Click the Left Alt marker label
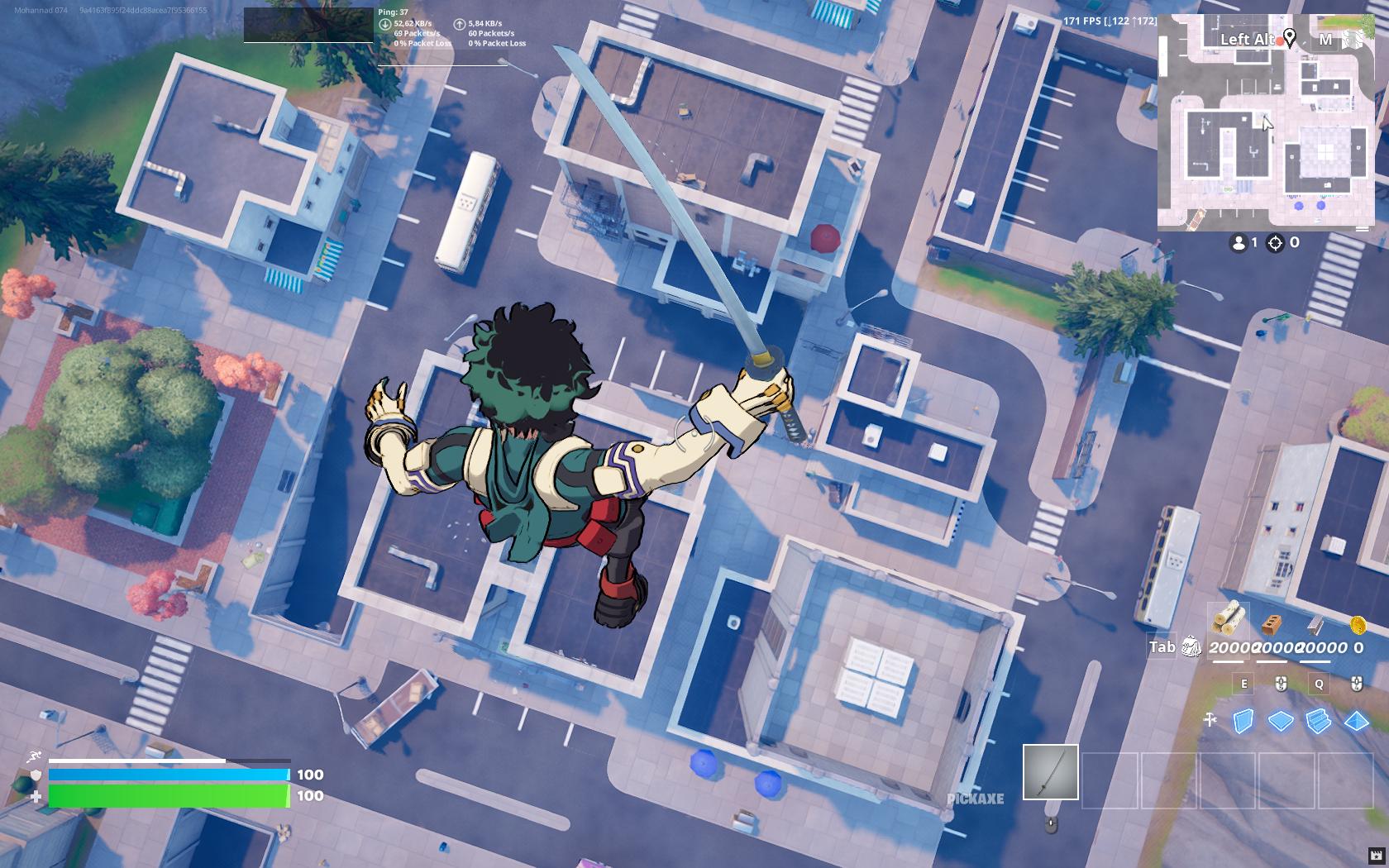 (x=1248, y=39)
